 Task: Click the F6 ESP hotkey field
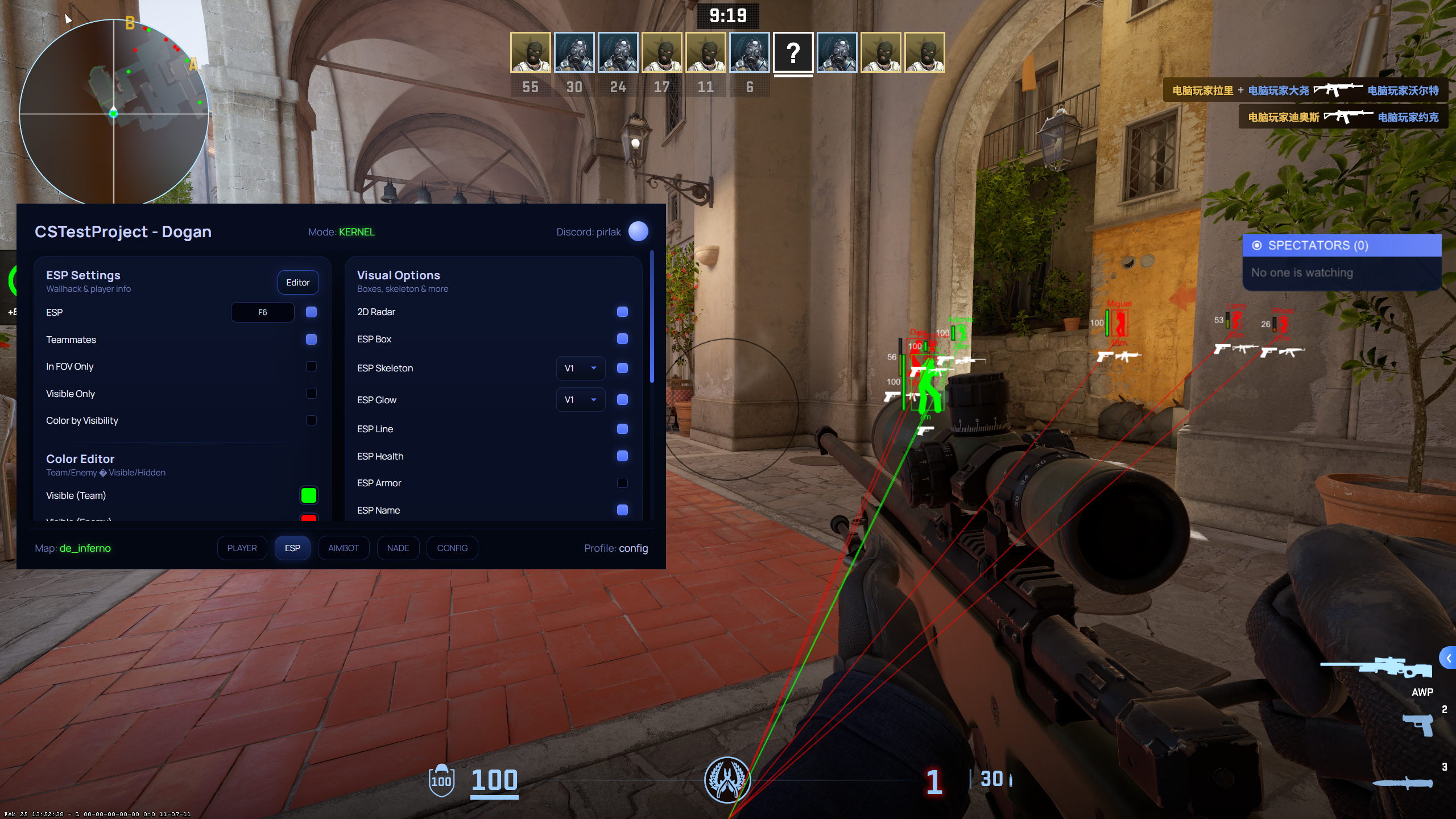click(262, 312)
